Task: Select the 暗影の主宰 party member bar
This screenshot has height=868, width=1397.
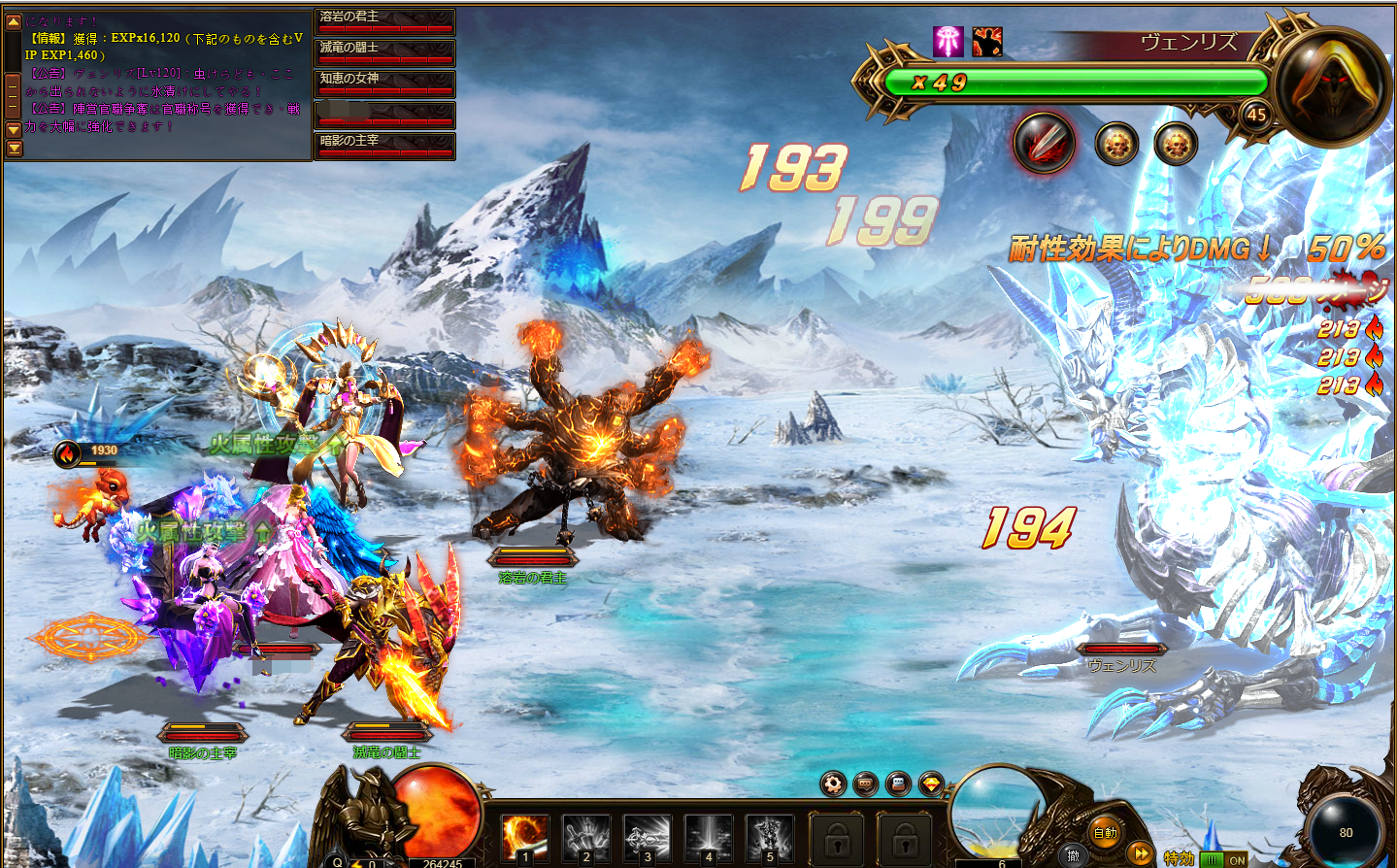Action: click(x=385, y=146)
